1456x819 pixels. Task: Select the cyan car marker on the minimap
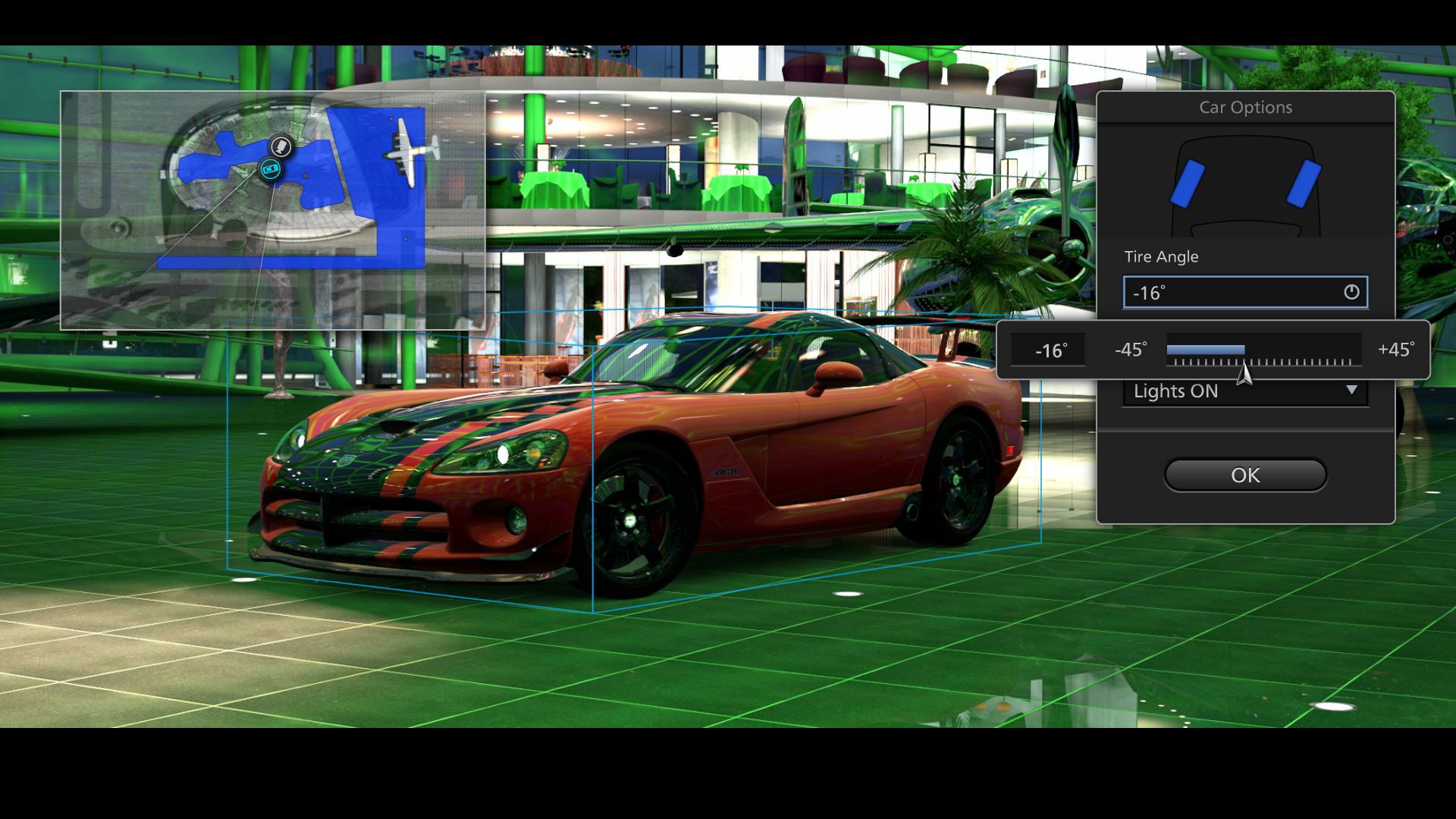click(x=270, y=170)
